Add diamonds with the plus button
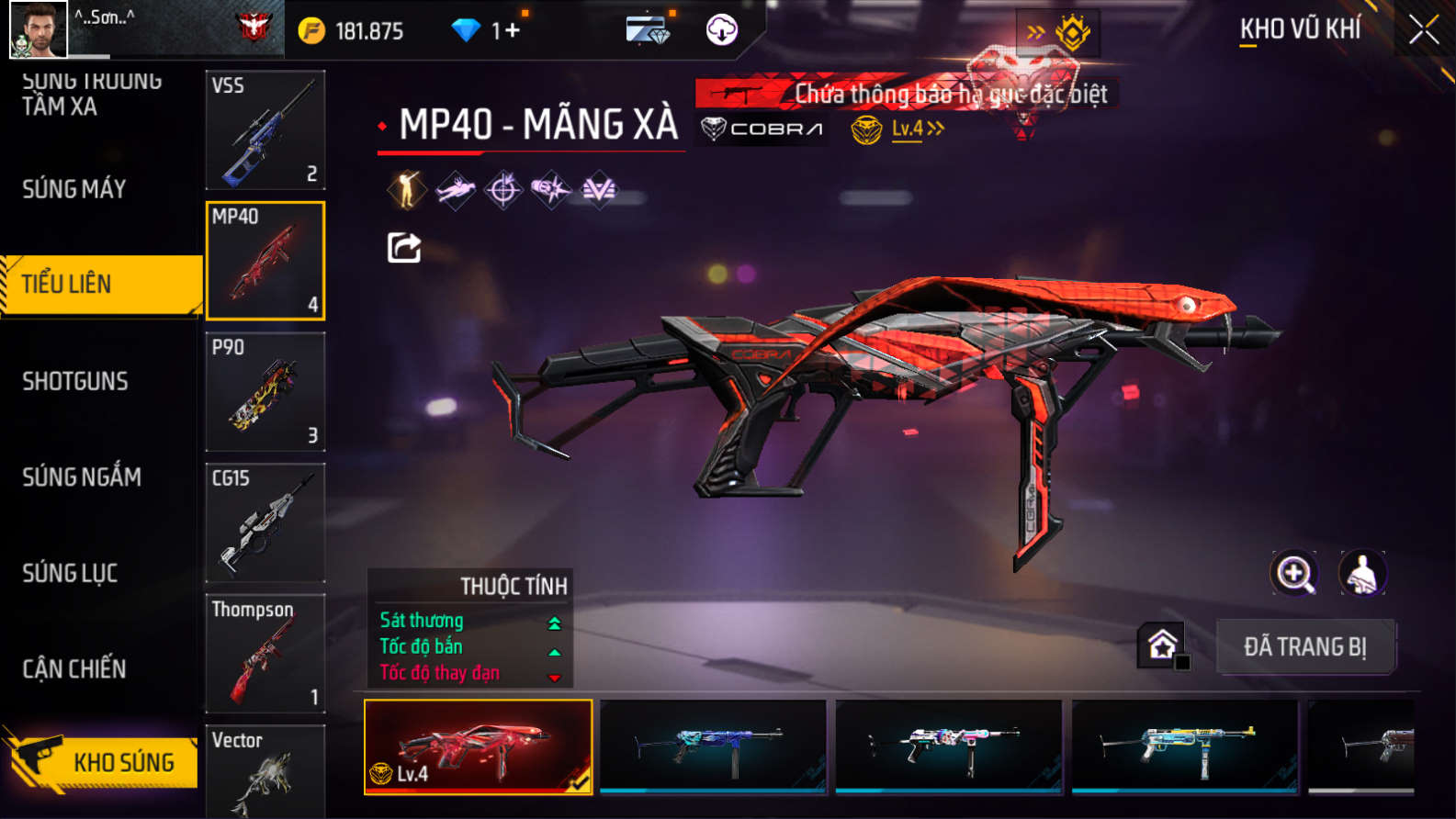Image resolution: width=1456 pixels, height=819 pixels. tap(512, 30)
